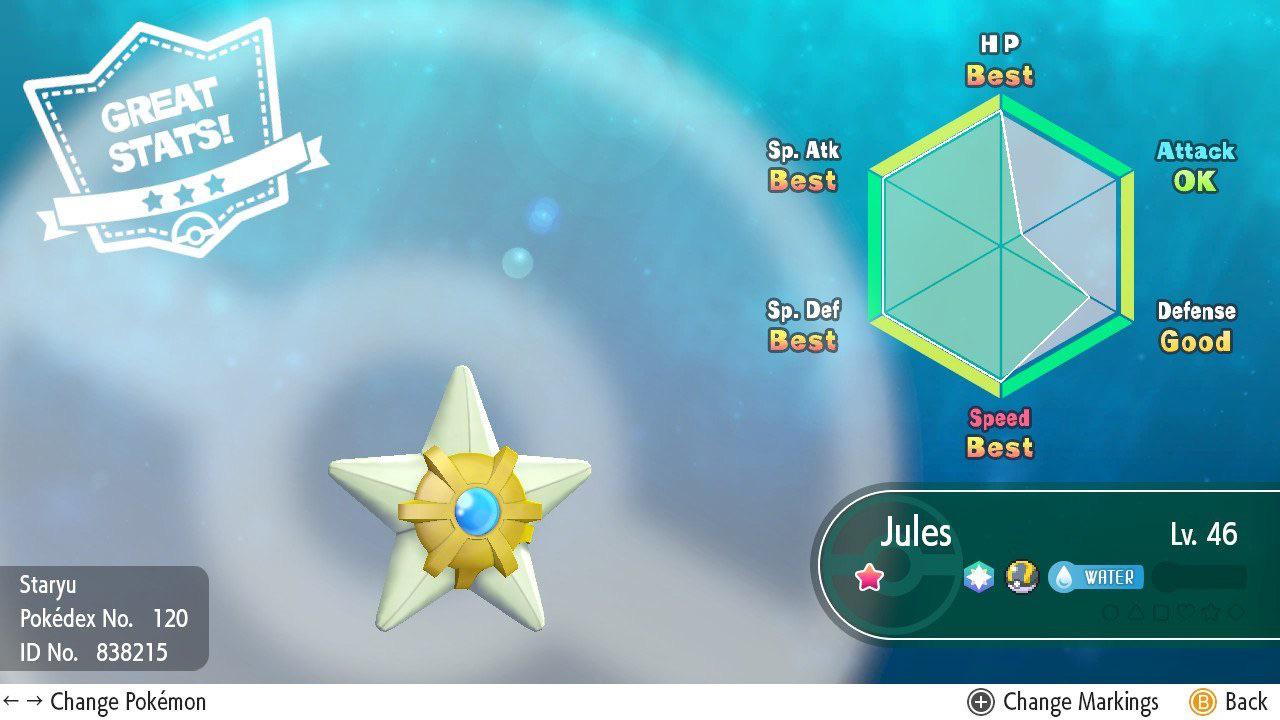
Task: Click the water droplet inside the type label
Action: pyautogui.click(x=1063, y=576)
